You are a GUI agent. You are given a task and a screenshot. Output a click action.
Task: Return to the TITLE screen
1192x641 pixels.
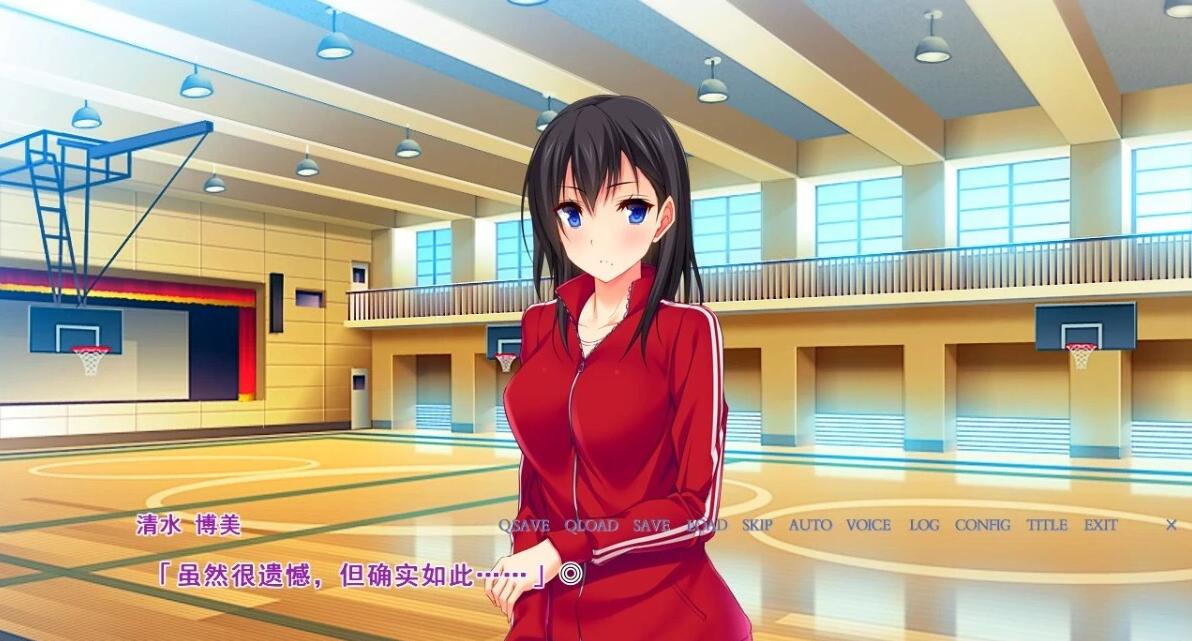(x=1047, y=525)
